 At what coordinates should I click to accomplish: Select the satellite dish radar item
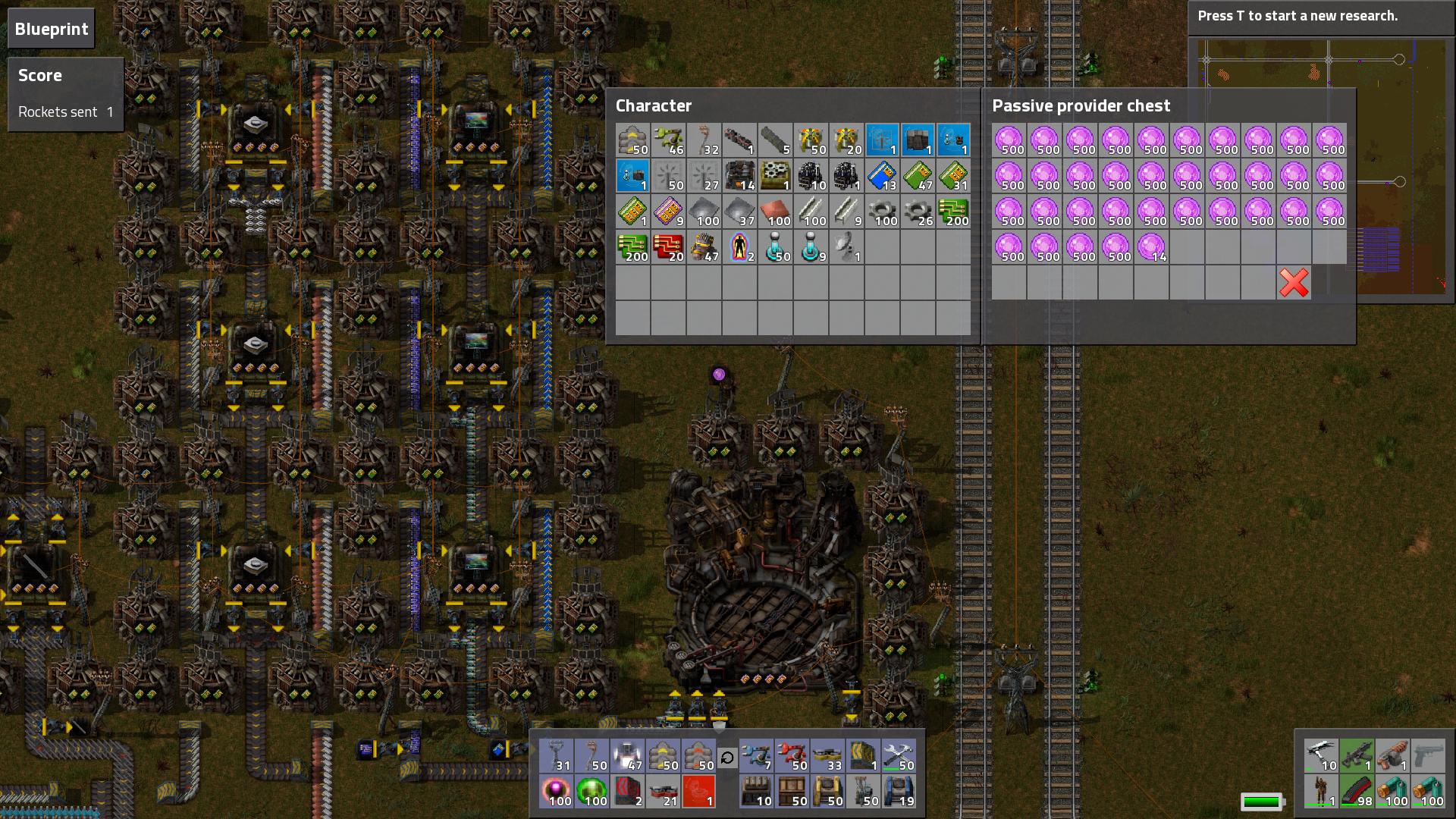coord(846,247)
